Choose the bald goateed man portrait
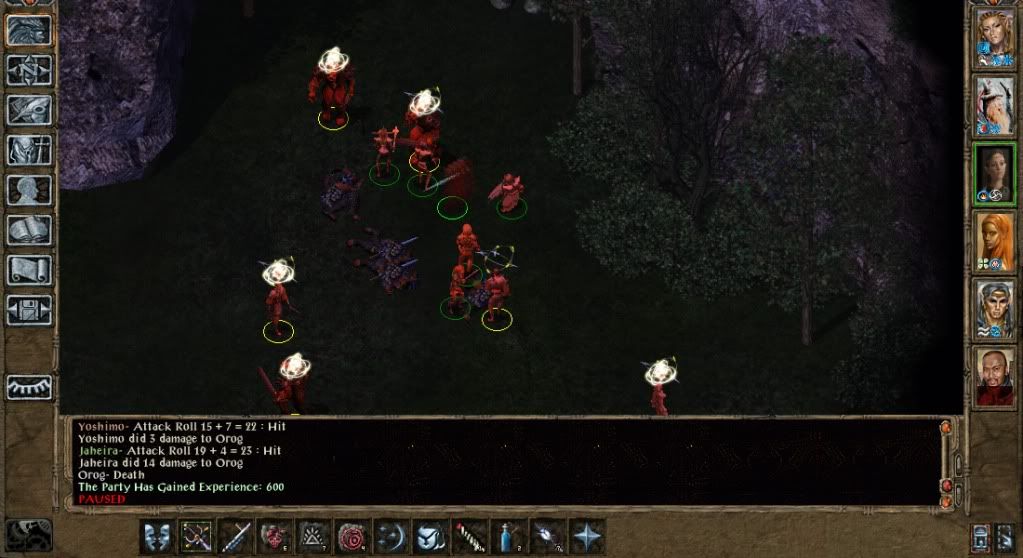 995,376
